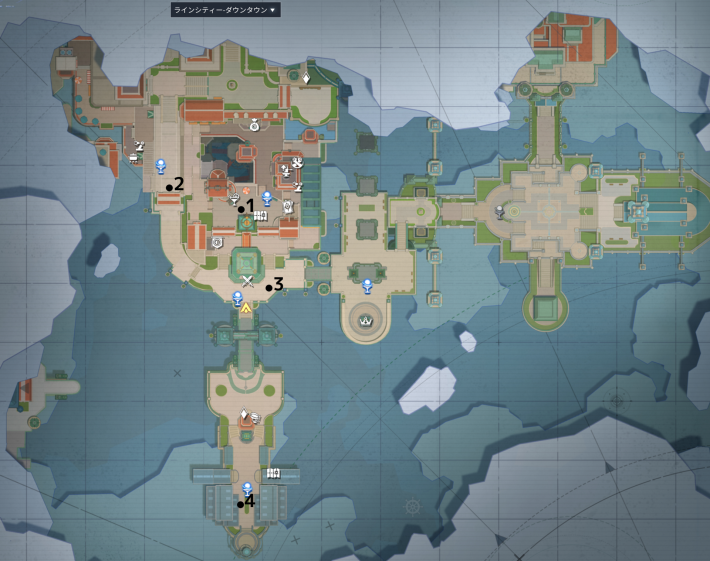Choose the blue teleport waypoint beside marker 2

point(160,166)
